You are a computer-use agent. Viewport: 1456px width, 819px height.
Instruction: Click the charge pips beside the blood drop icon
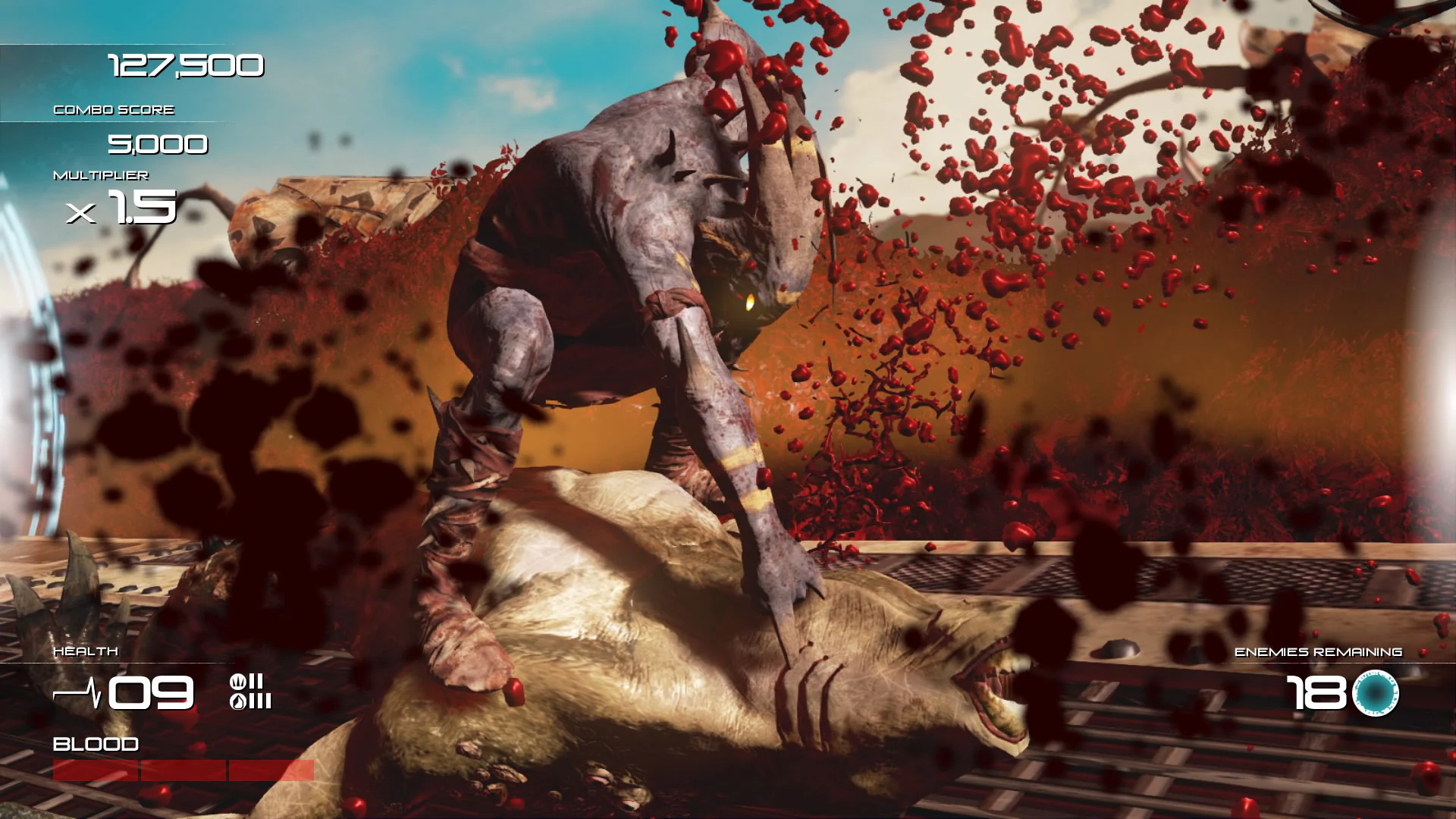pos(260,701)
